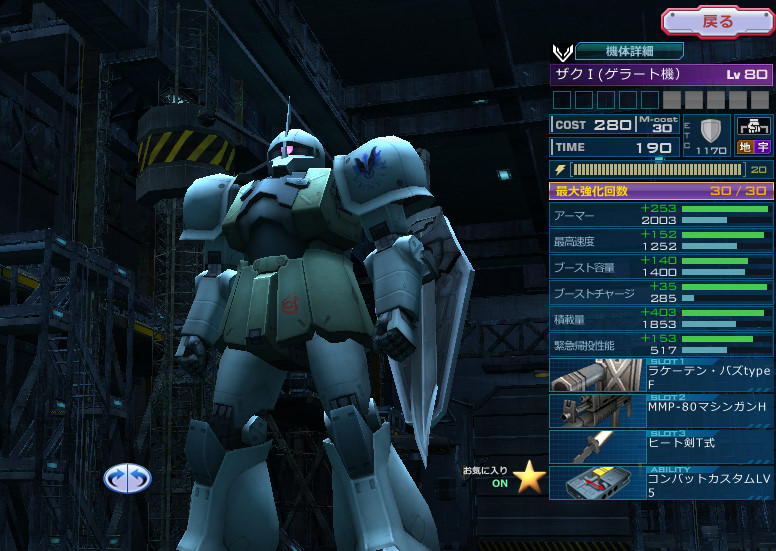Select the 最大強化回数 upgrade bar

point(661,191)
